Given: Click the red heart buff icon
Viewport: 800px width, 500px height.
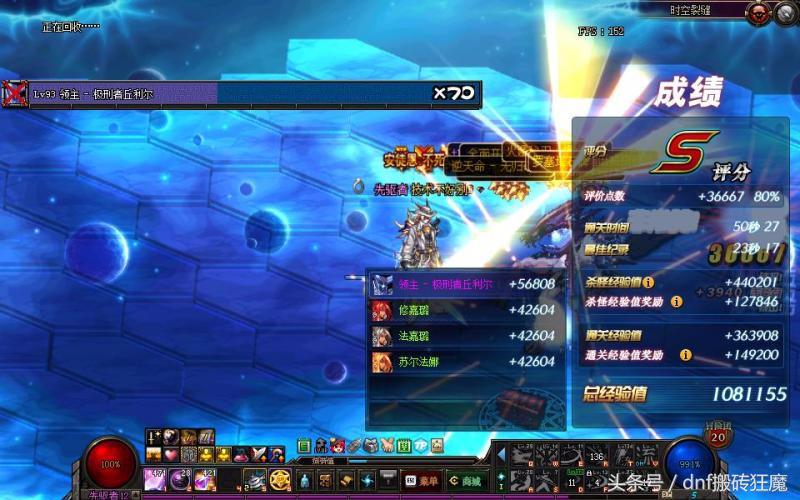Looking at the screenshot, I should click(x=171, y=455).
